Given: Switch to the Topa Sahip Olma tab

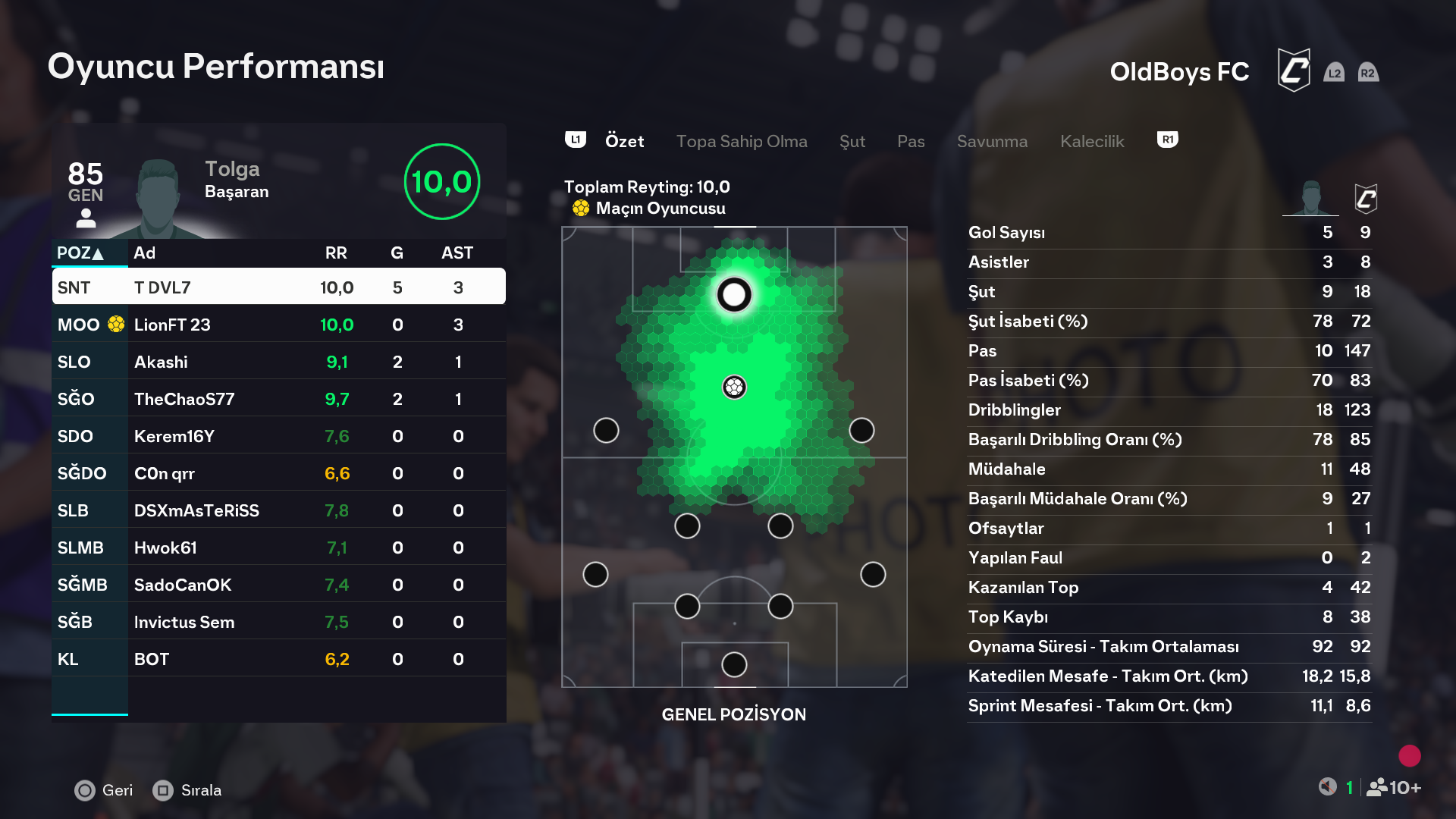Looking at the screenshot, I should point(741,141).
